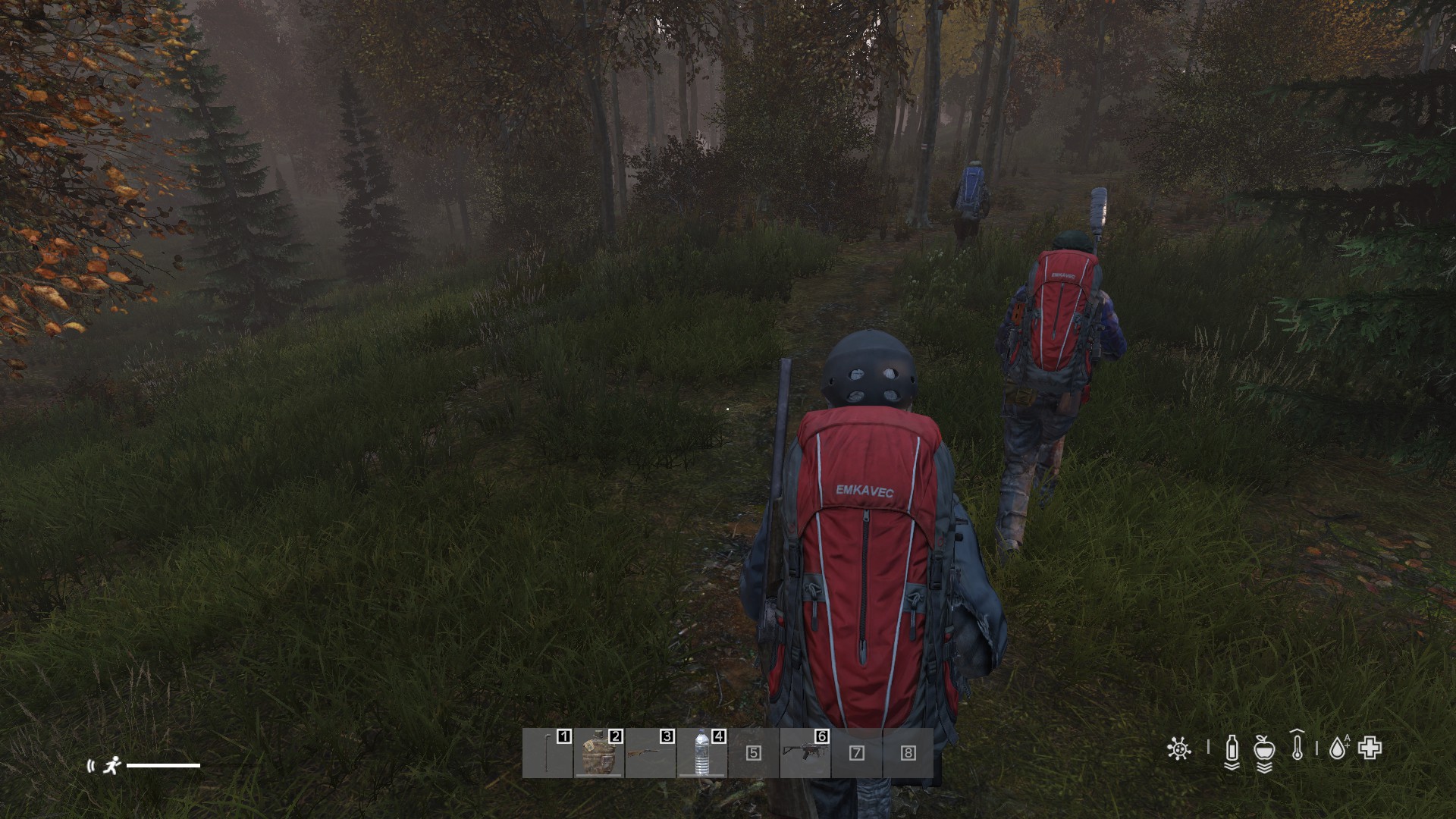Click the virus sickness status icon
The width and height of the screenshot is (1456, 819).
tap(1178, 749)
